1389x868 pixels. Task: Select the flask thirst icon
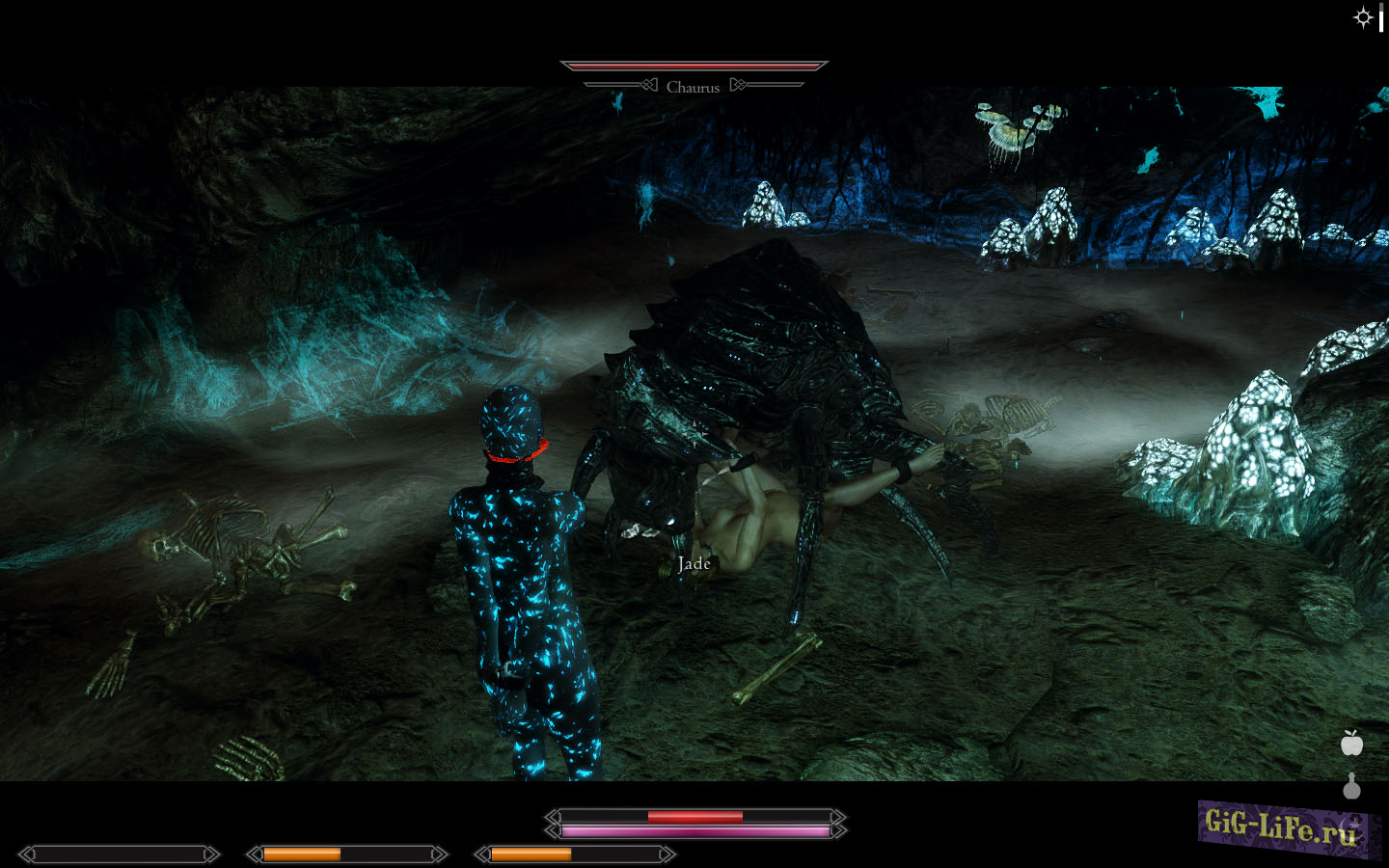[1351, 788]
